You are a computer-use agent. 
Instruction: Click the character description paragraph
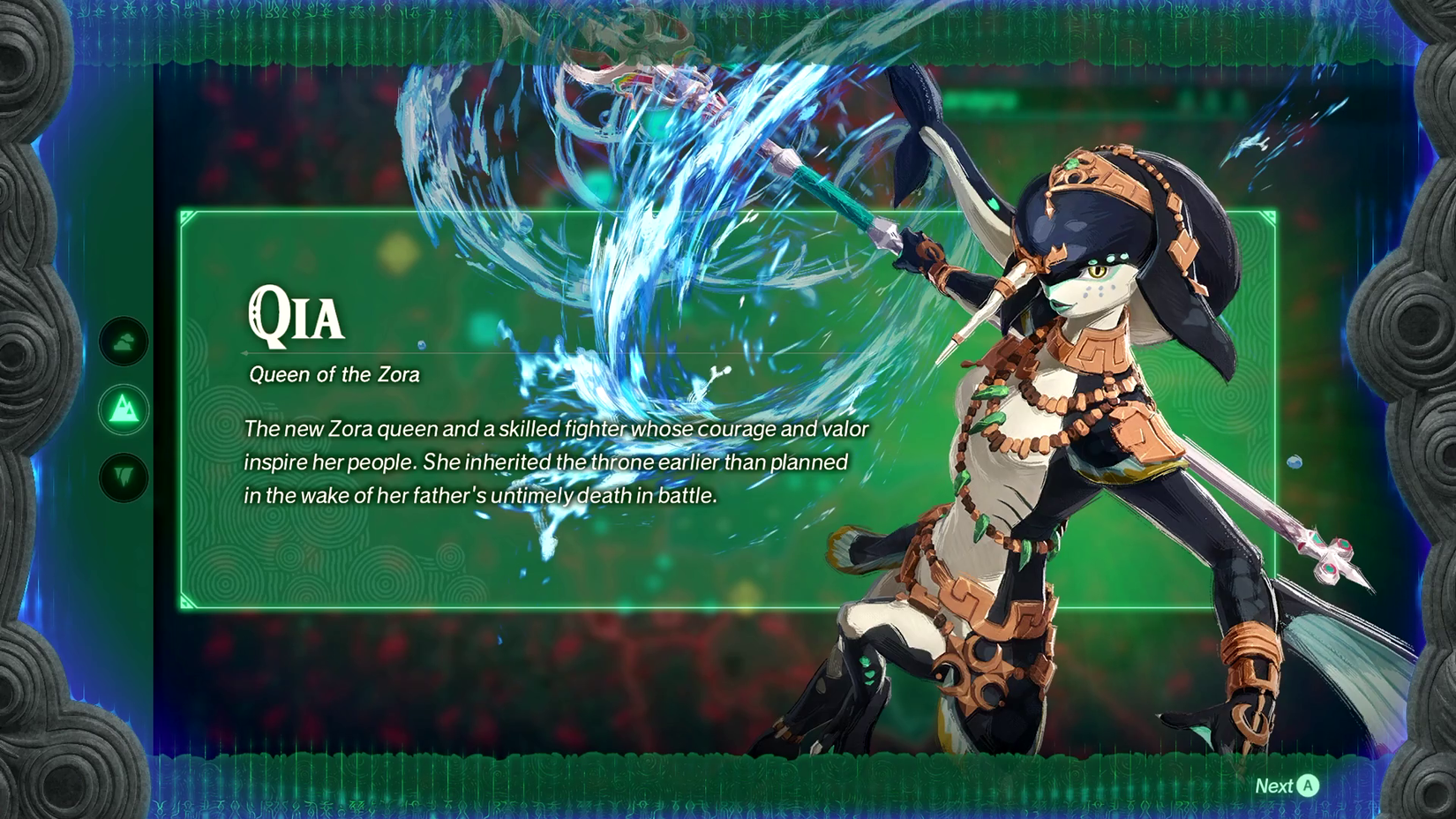556,462
